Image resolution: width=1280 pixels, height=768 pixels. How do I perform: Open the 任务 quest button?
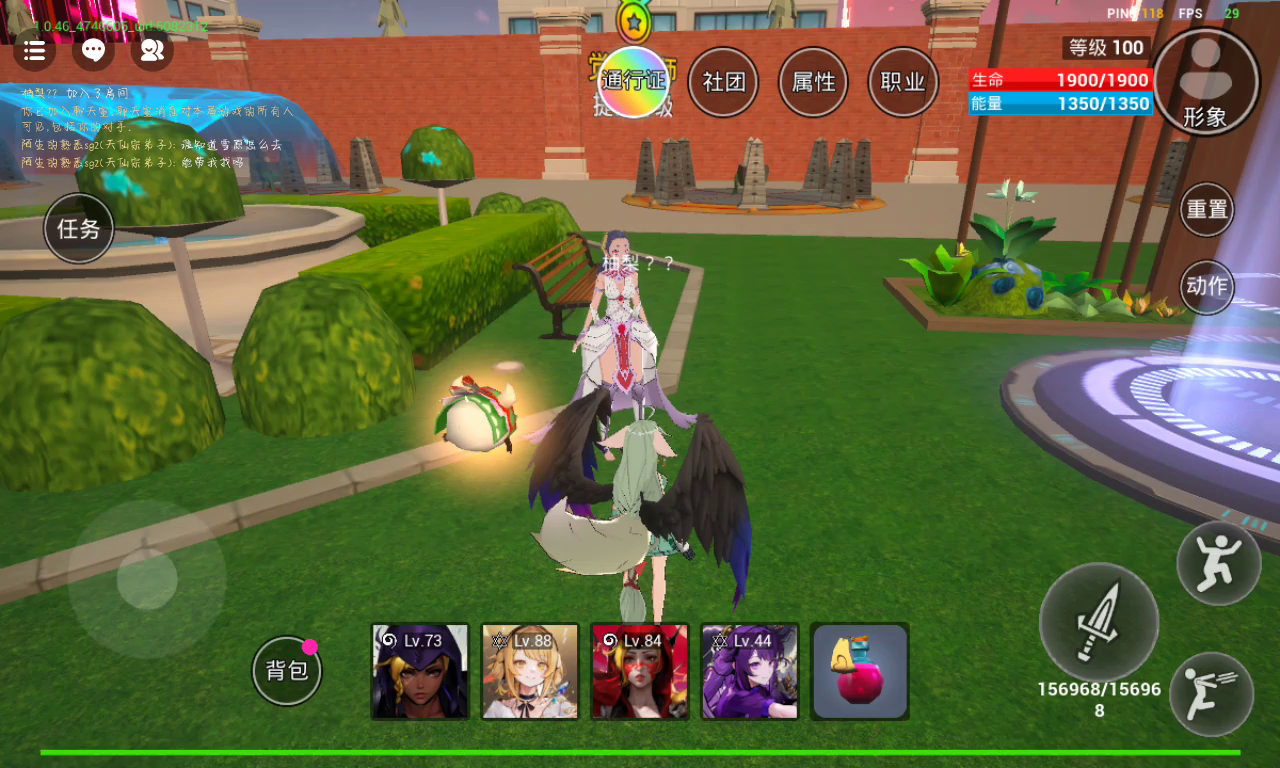79,229
